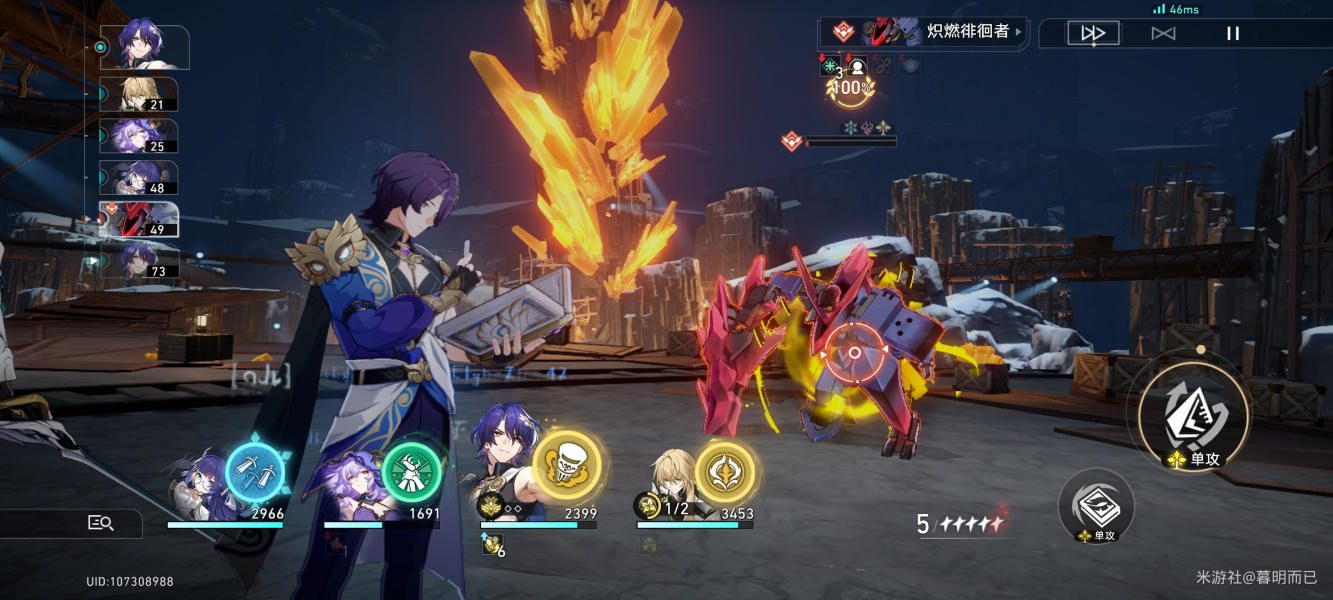Screen dimensions: 1333x600
Task: Open the battle details magnifier button
Action: tap(100, 522)
